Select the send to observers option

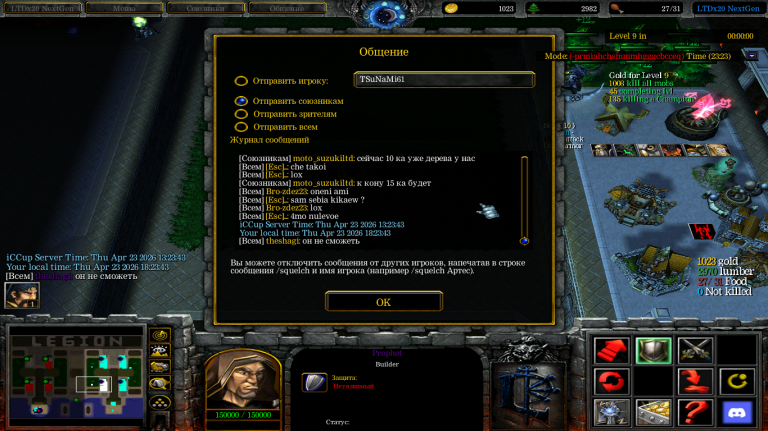click(241, 114)
